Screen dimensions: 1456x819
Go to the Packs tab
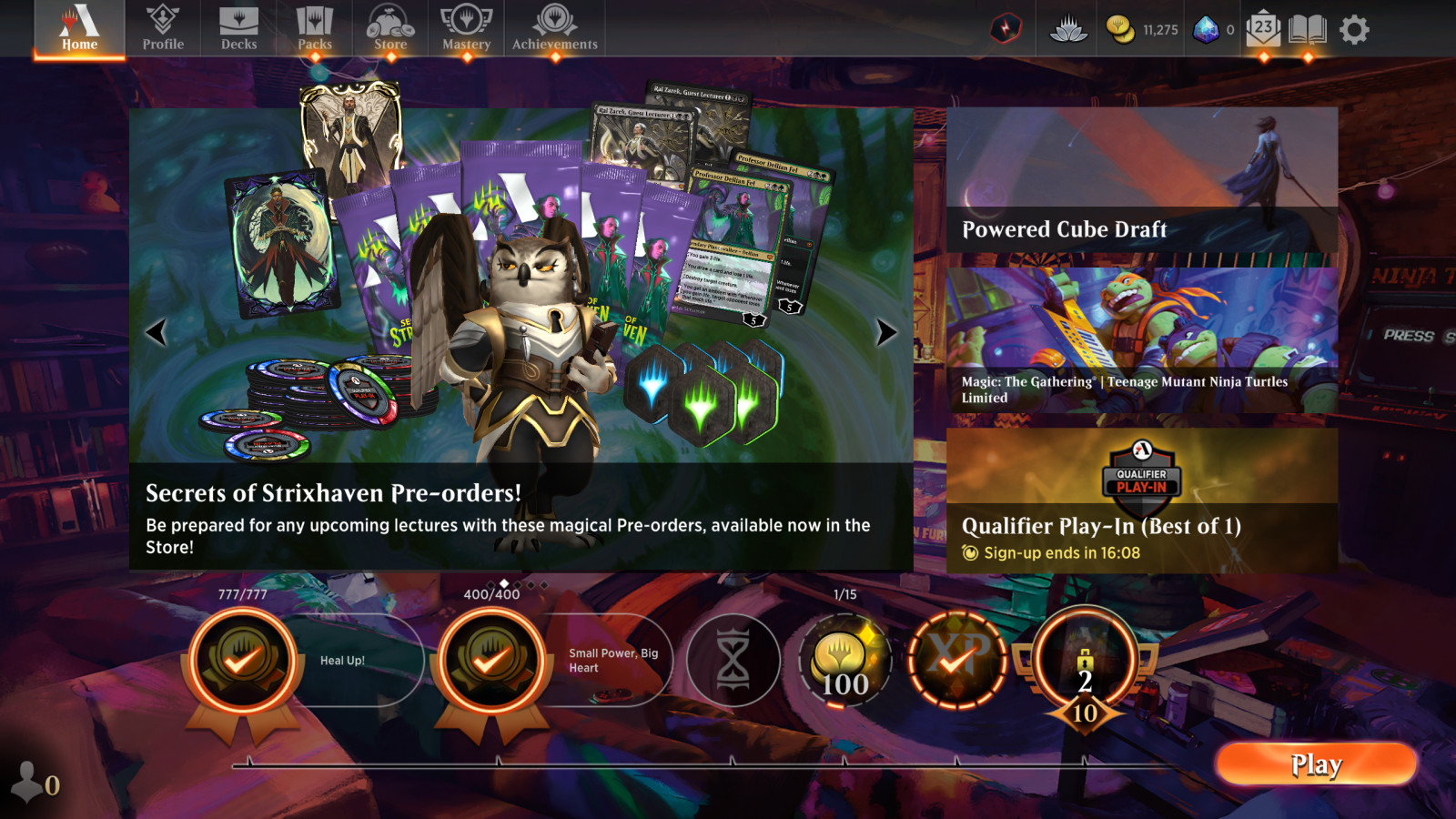pyautogui.click(x=315, y=28)
